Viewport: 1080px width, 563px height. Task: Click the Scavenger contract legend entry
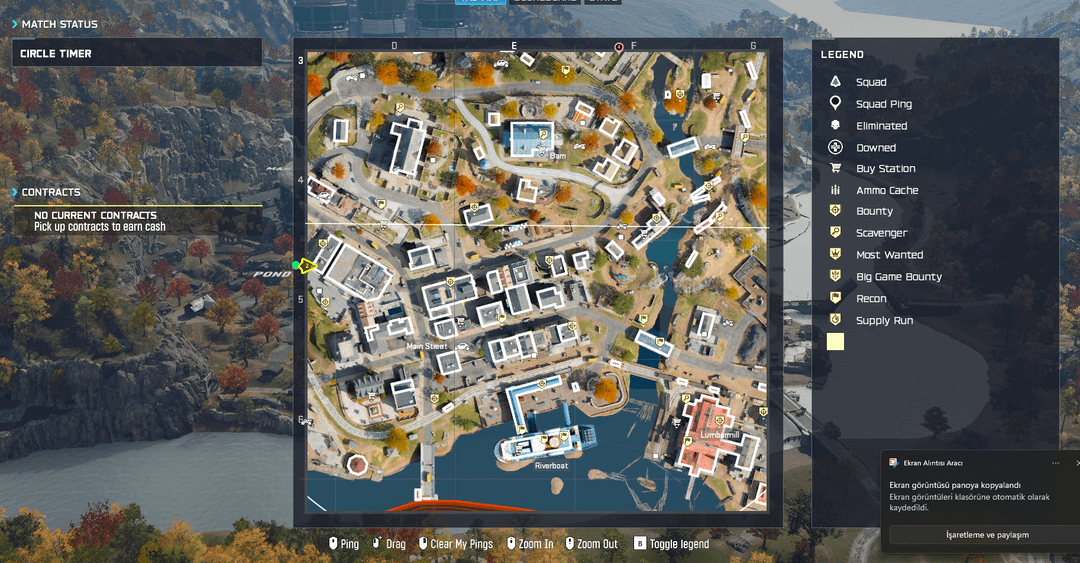(881, 233)
